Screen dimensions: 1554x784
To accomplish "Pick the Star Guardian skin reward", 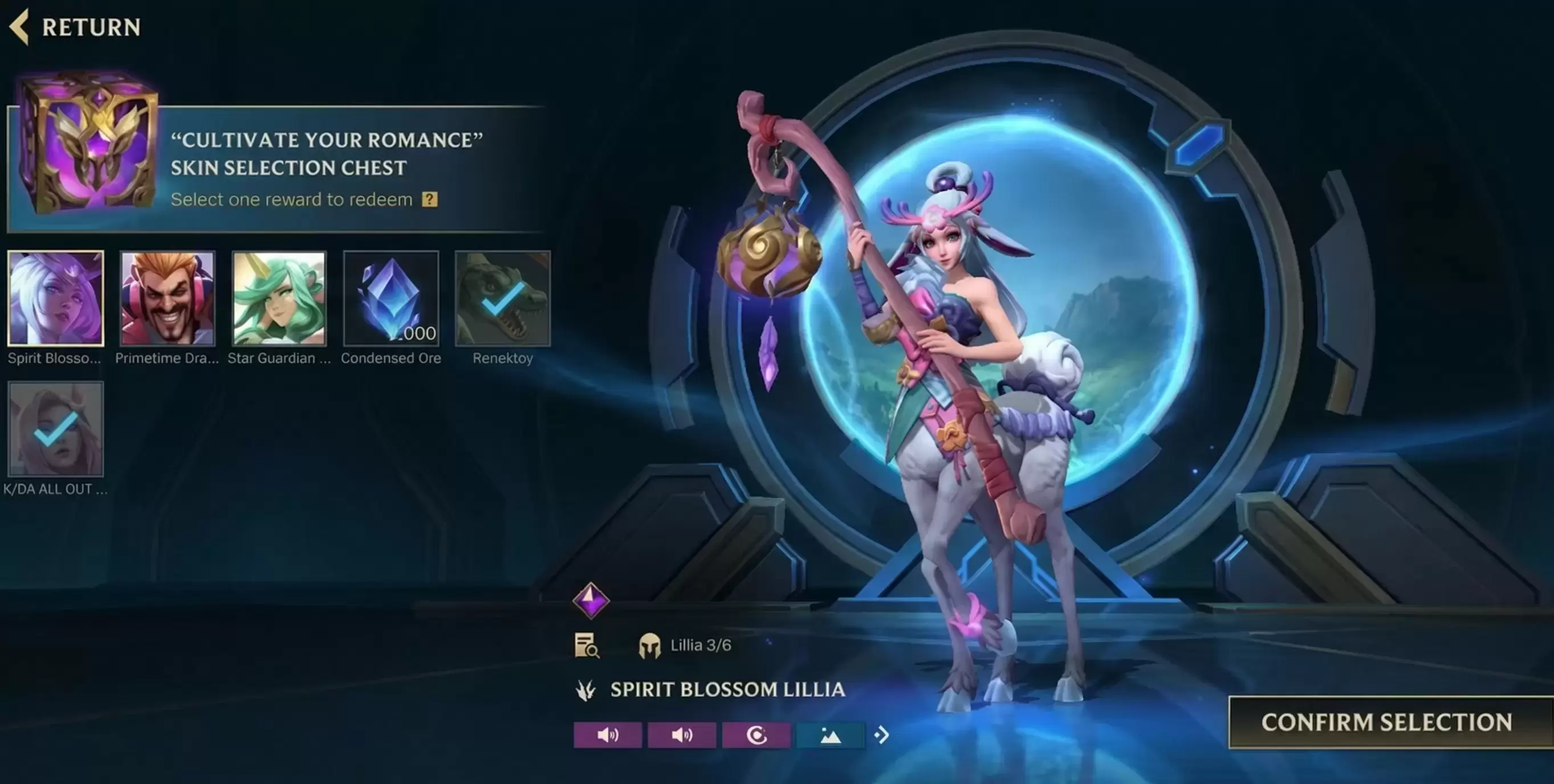I will click(279, 299).
